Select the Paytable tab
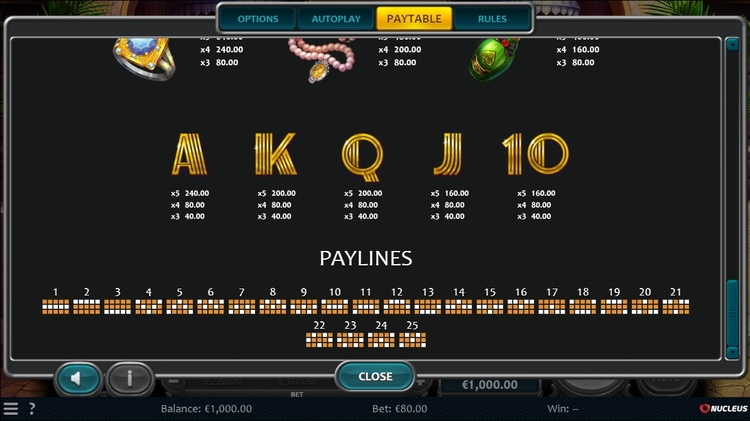 pyautogui.click(x=414, y=19)
